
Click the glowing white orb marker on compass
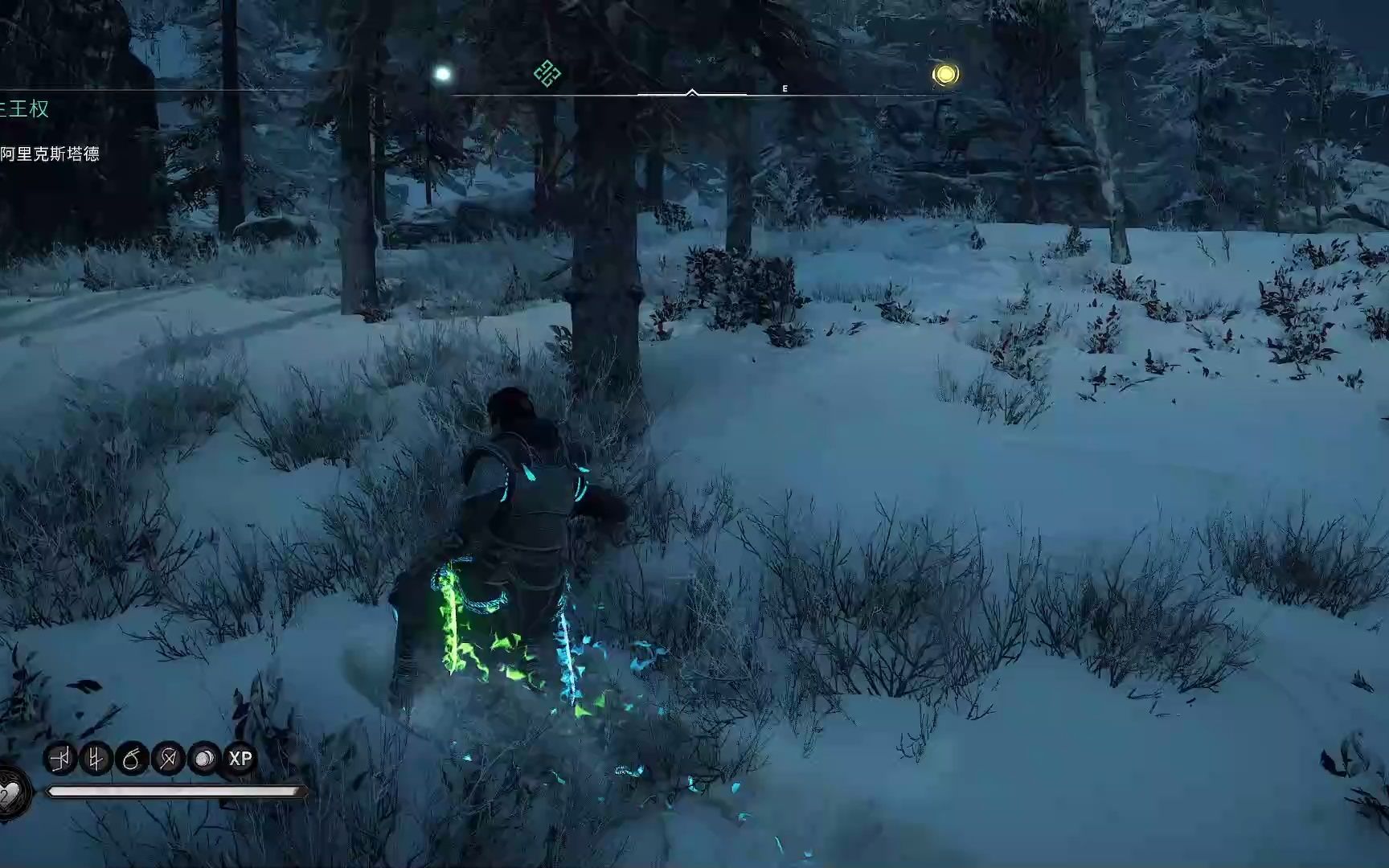pos(440,72)
